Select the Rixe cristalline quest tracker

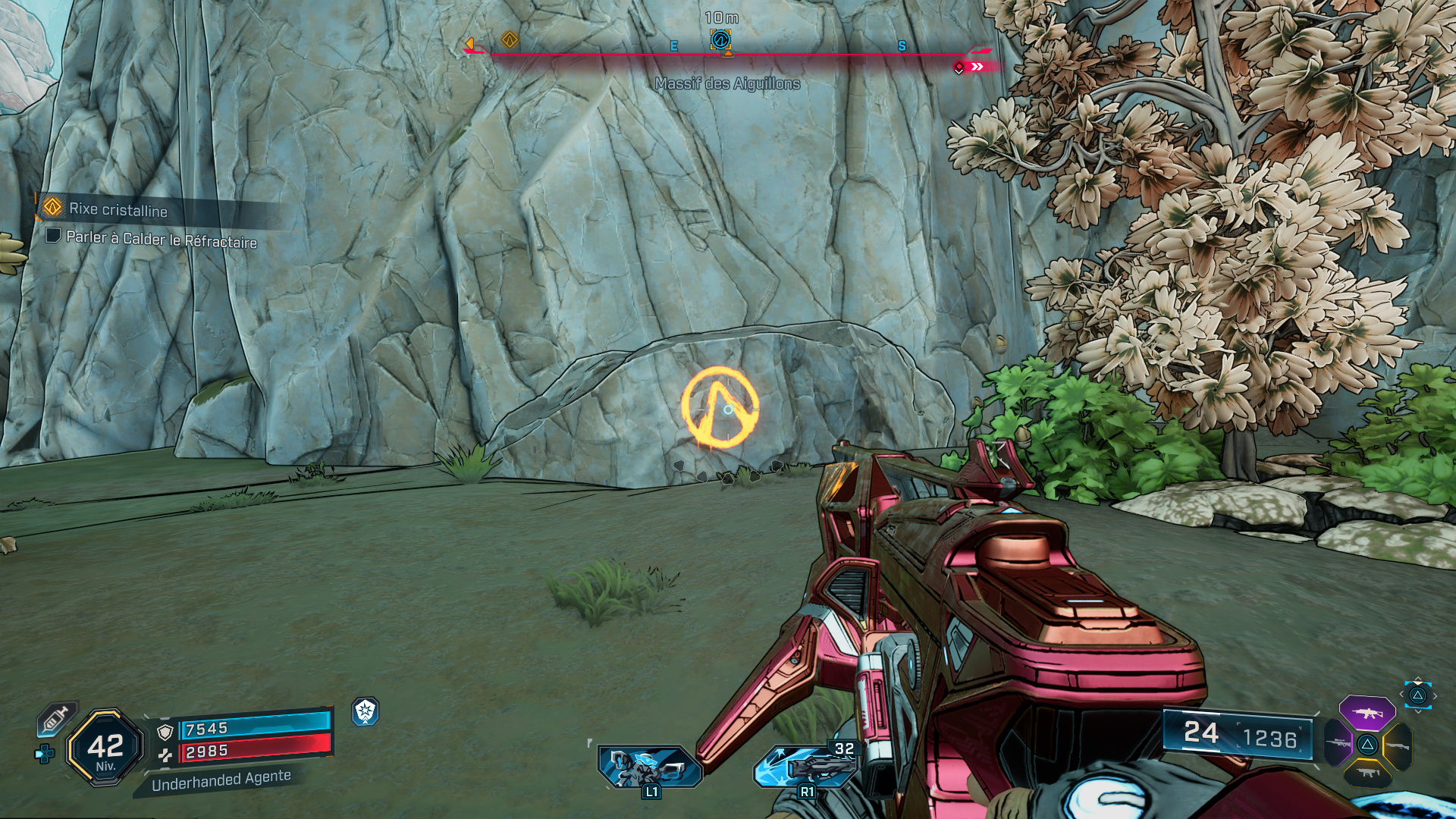pyautogui.click(x=118, y=209)
